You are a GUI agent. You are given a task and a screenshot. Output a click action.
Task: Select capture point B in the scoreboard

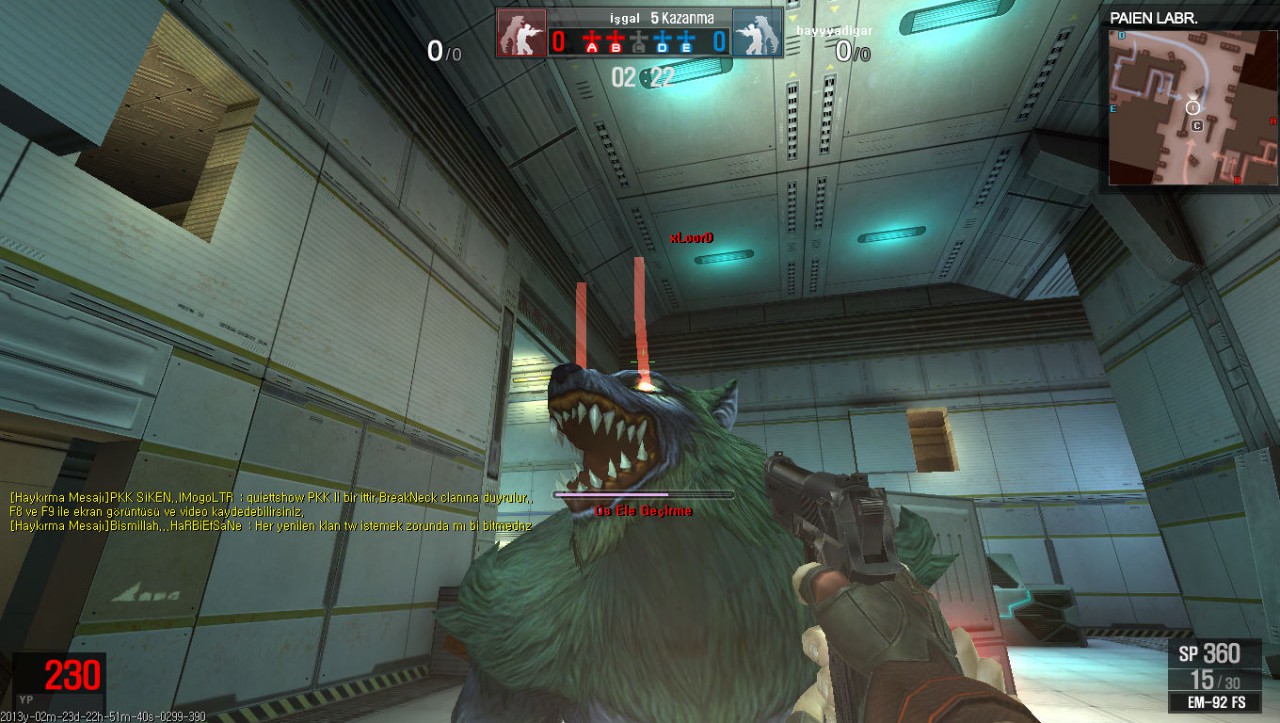coord(615,42)
